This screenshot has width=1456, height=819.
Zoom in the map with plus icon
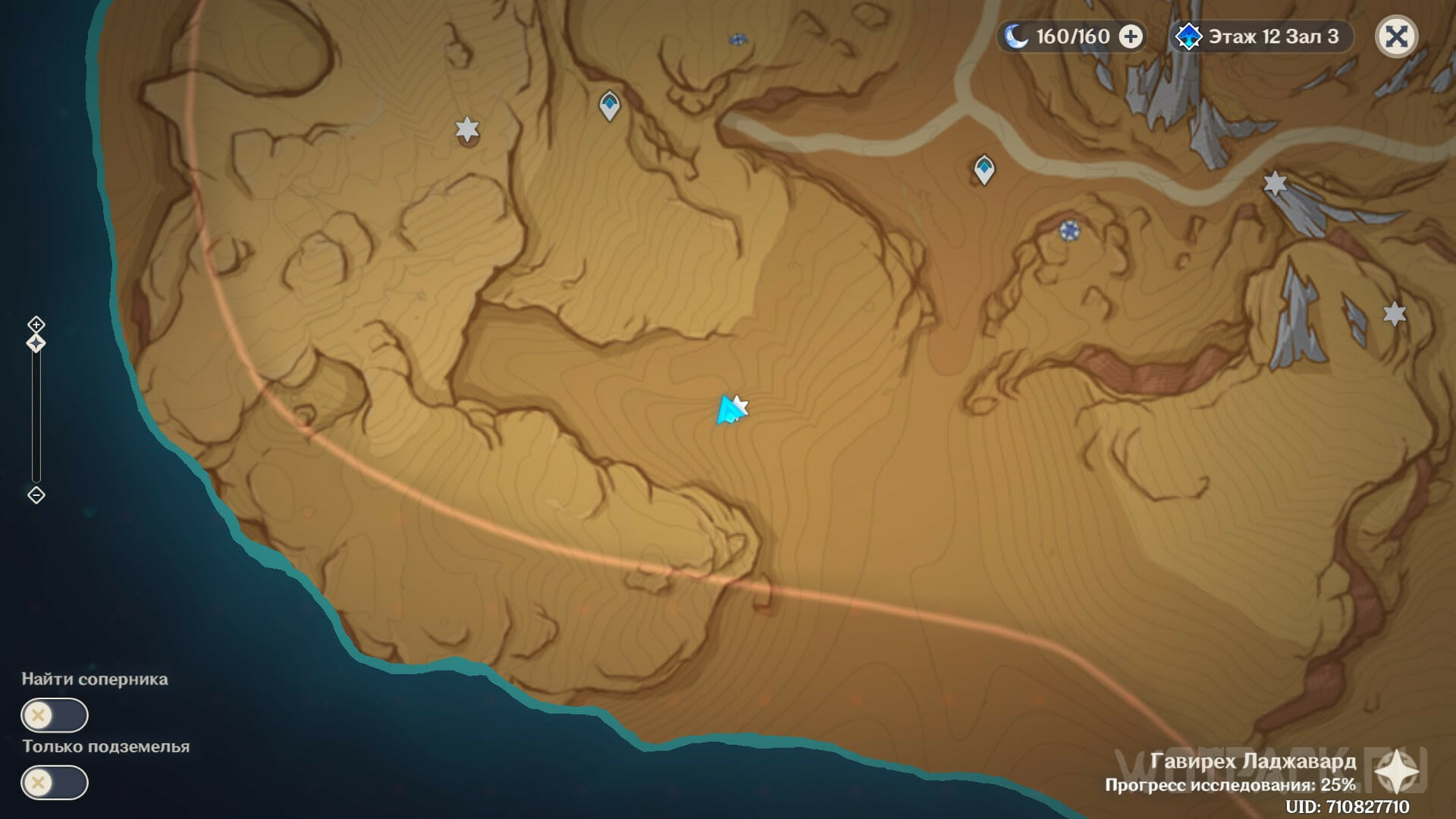click(36, 325)
